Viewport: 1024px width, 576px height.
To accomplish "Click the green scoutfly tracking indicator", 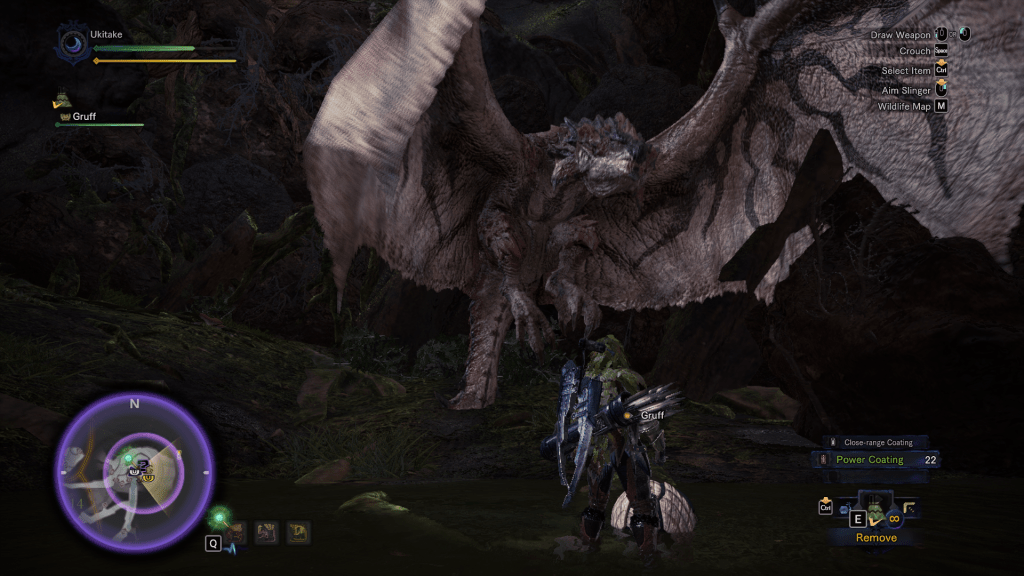I will click(x=219, y=517).
